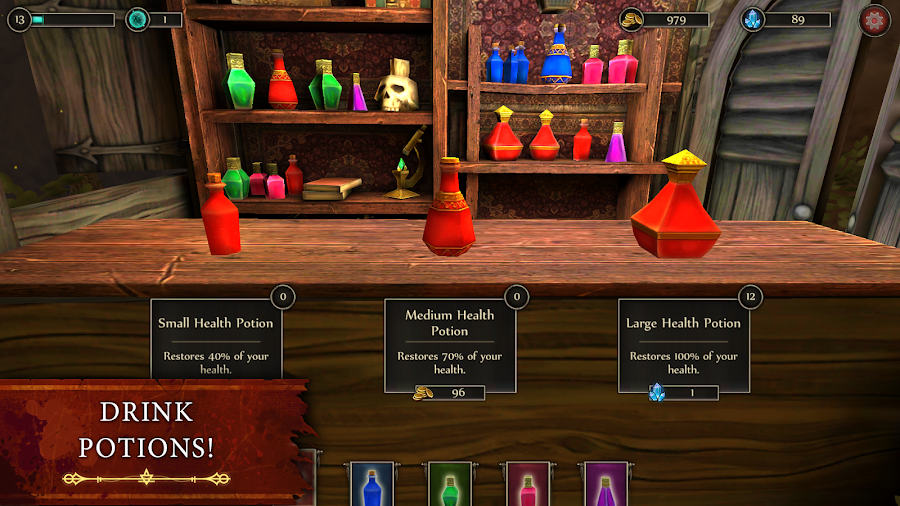Buy Large Health Potion for 1 gem
This screenshot has width=900, height=506.
tap(683, 393)
